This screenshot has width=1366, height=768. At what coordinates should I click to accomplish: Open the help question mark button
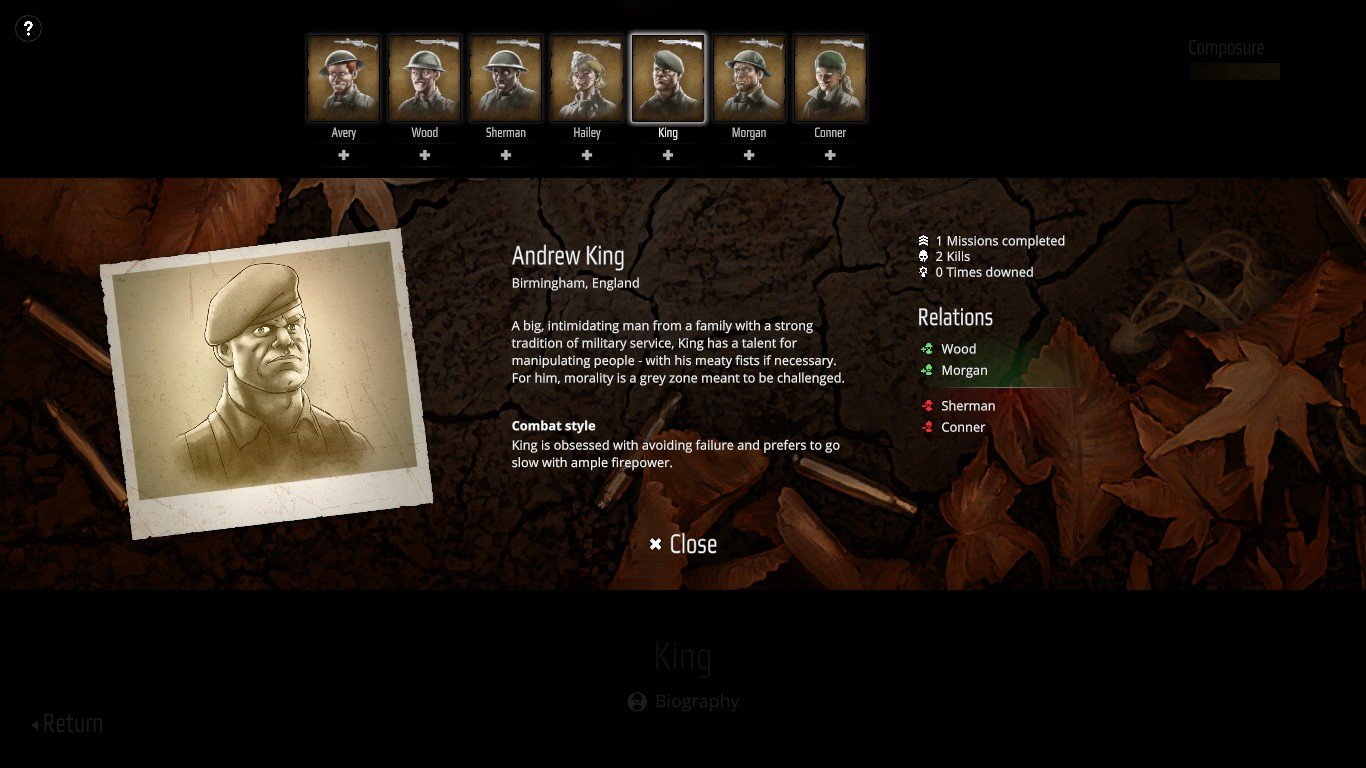click(x=28, y=29)
